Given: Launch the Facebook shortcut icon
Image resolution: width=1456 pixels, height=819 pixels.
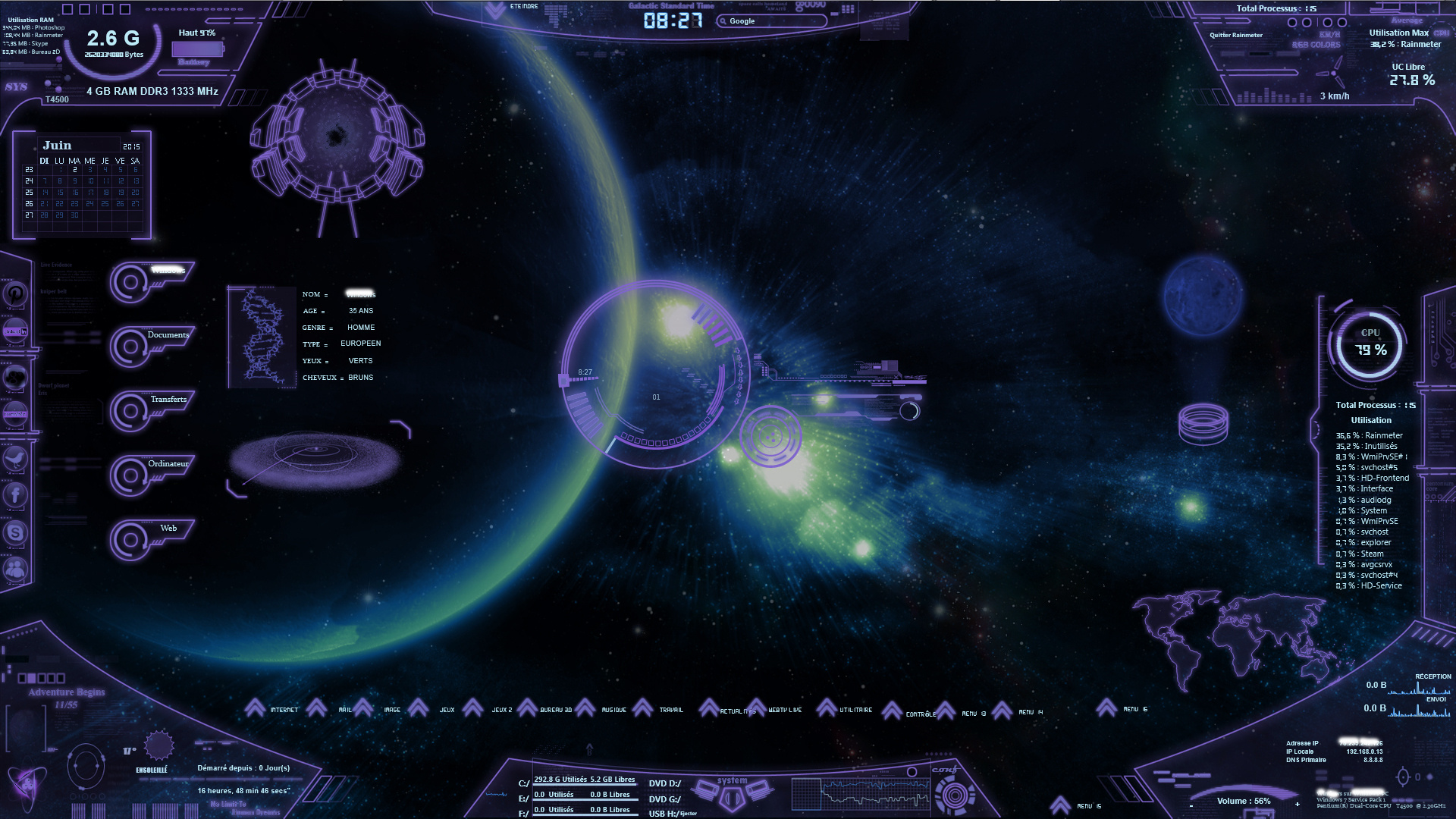Looking at the screenshot, I should [x=15, y=495].
